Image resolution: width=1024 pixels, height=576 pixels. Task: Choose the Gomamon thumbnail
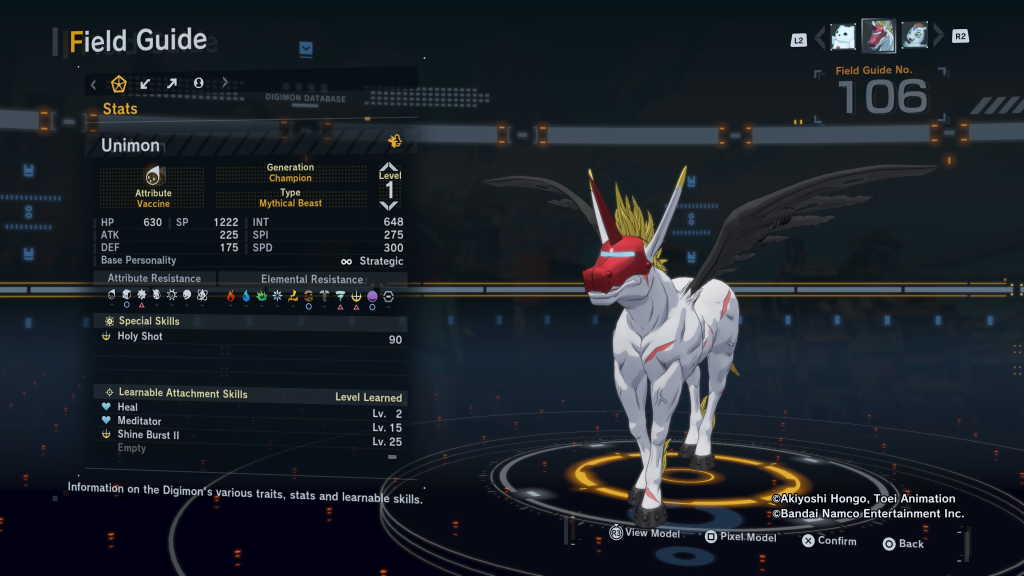point(914,36)
